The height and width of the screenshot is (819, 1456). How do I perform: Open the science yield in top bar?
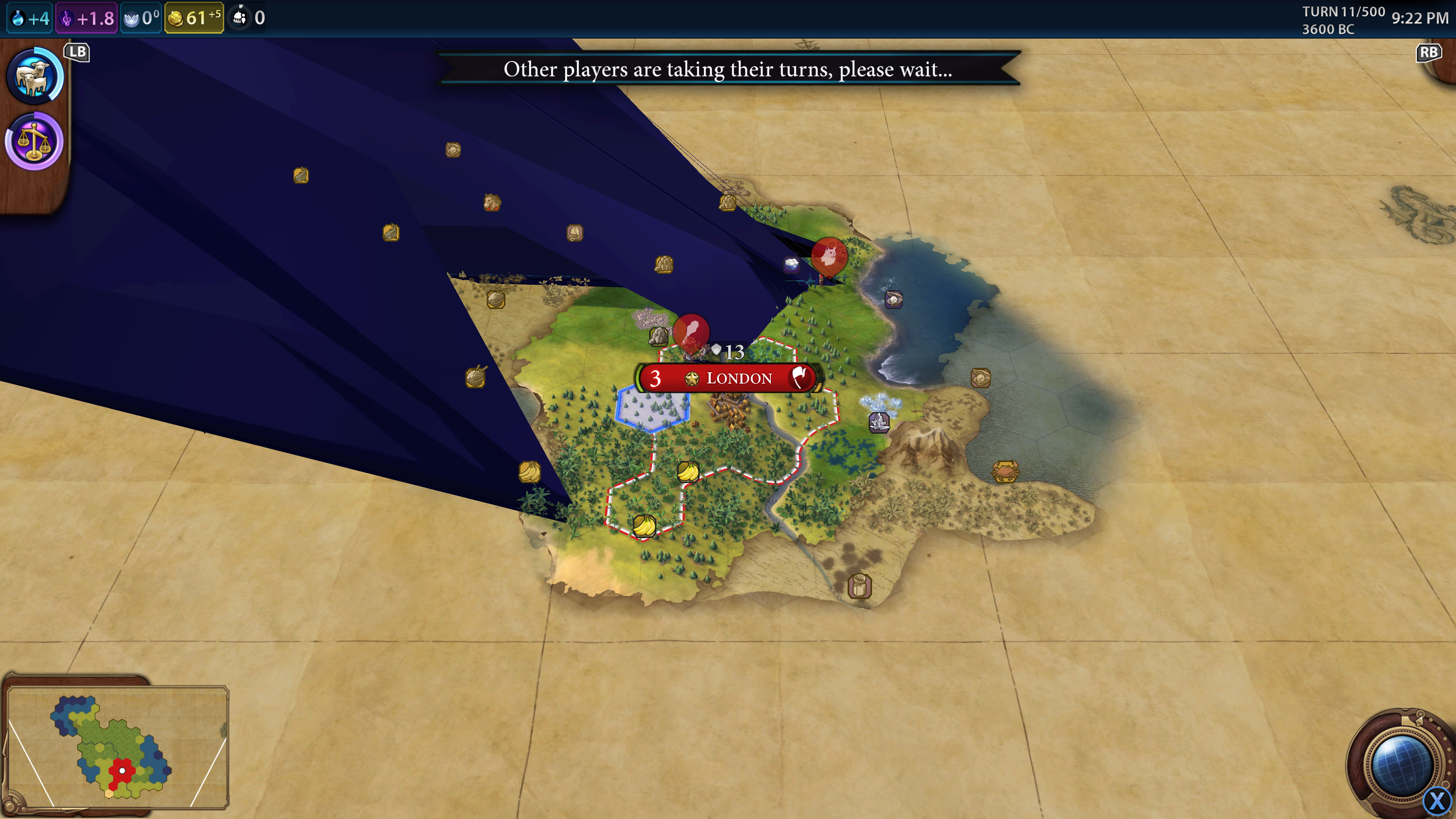(x=30, y=18)
